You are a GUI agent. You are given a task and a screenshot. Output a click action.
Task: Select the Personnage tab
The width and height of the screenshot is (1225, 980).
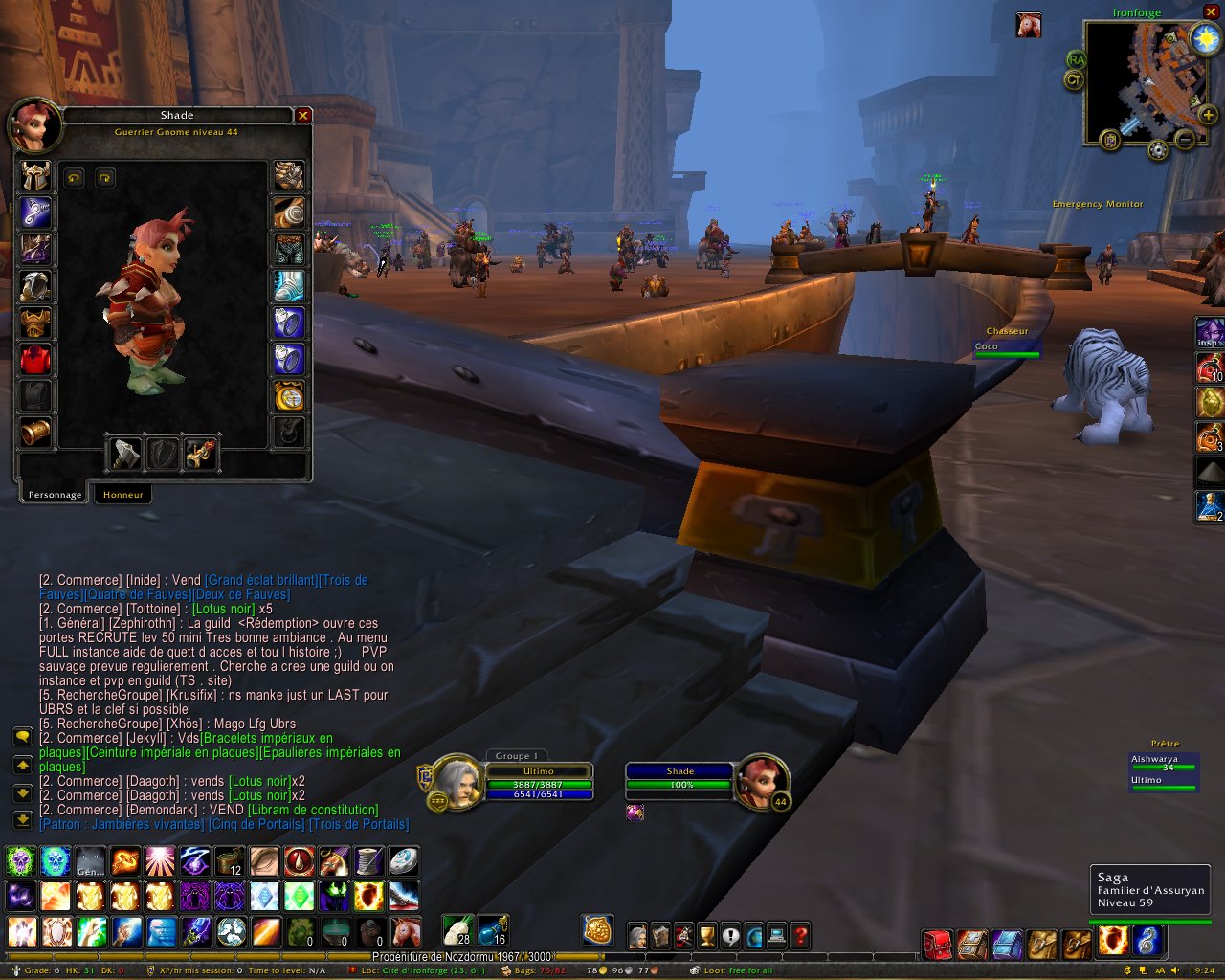coord(55,495)
